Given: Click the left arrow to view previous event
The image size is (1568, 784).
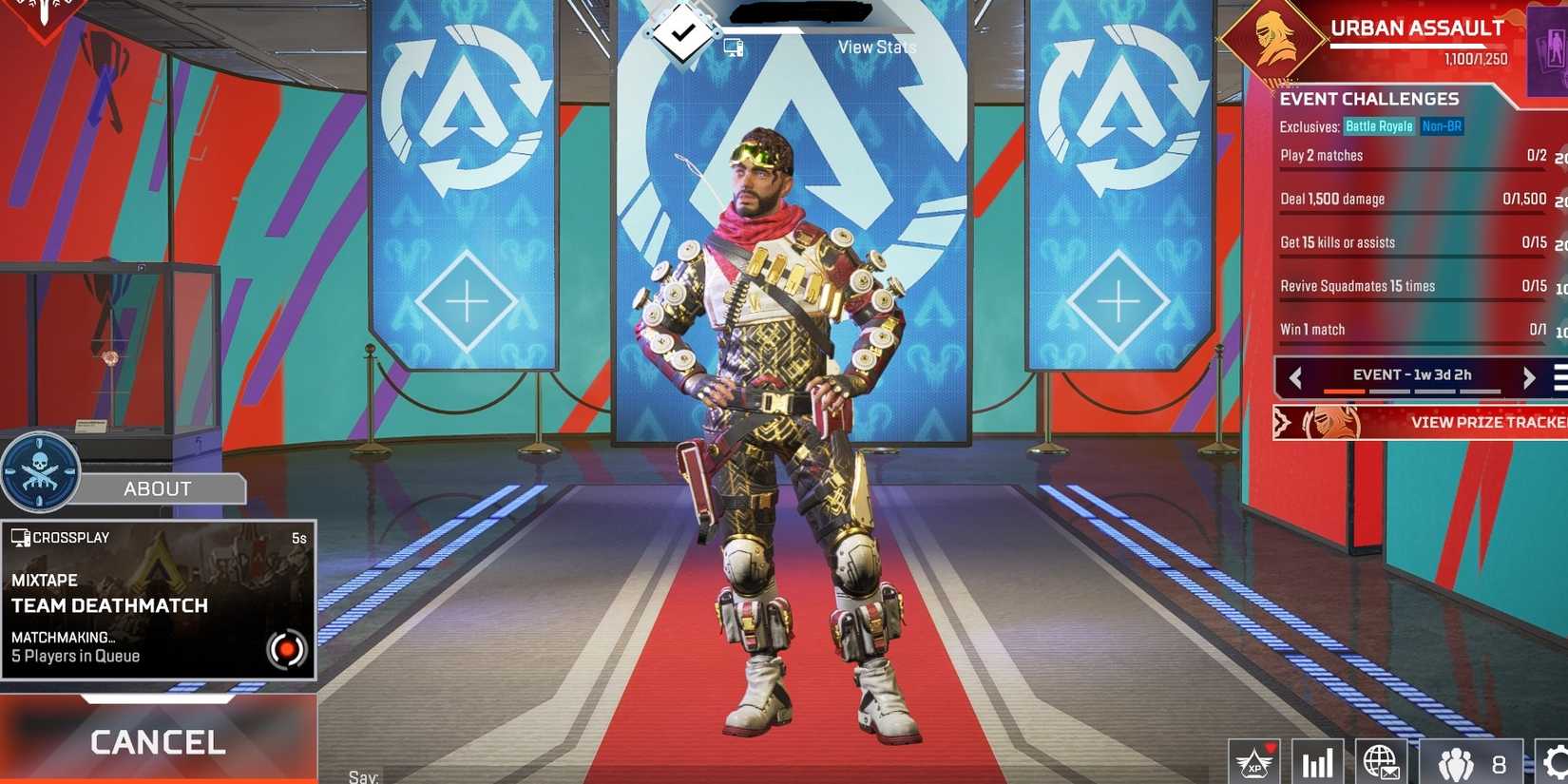Looking at the screenshot, I should pos(1296,377).
